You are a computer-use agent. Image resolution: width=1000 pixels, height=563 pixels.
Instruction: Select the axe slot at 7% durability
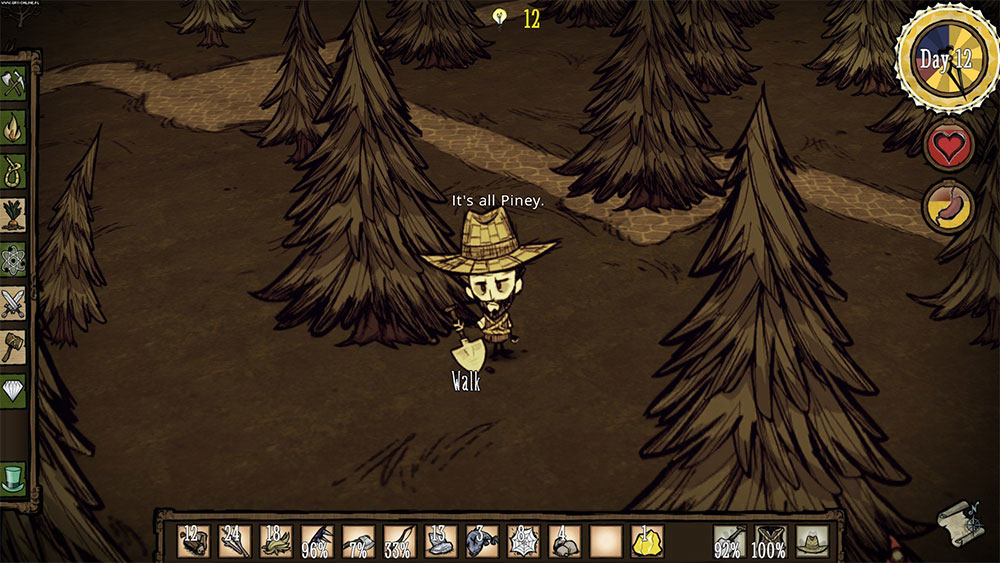coord(359,541)
